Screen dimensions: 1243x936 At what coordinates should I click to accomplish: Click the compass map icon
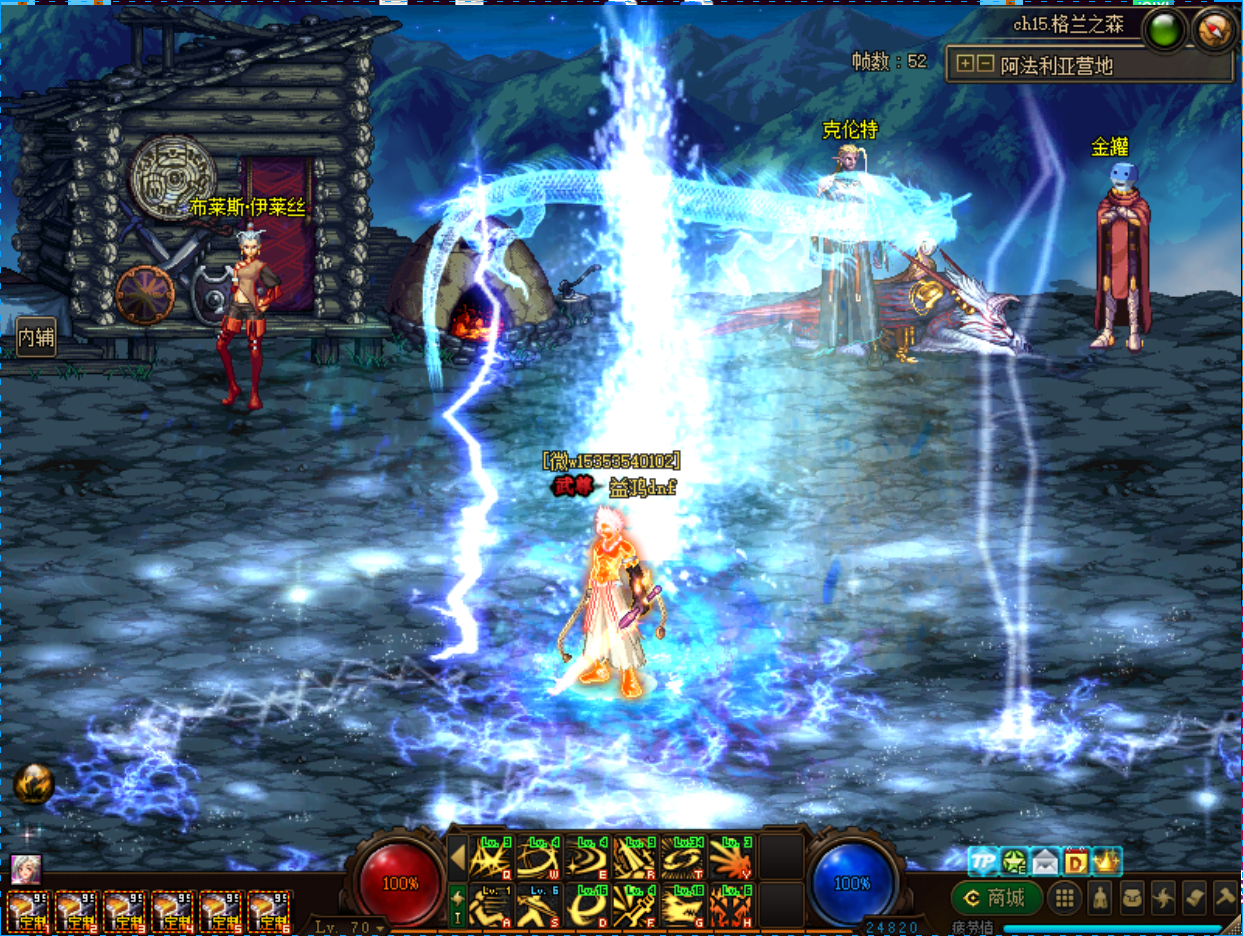click(x=1216, y=30)
